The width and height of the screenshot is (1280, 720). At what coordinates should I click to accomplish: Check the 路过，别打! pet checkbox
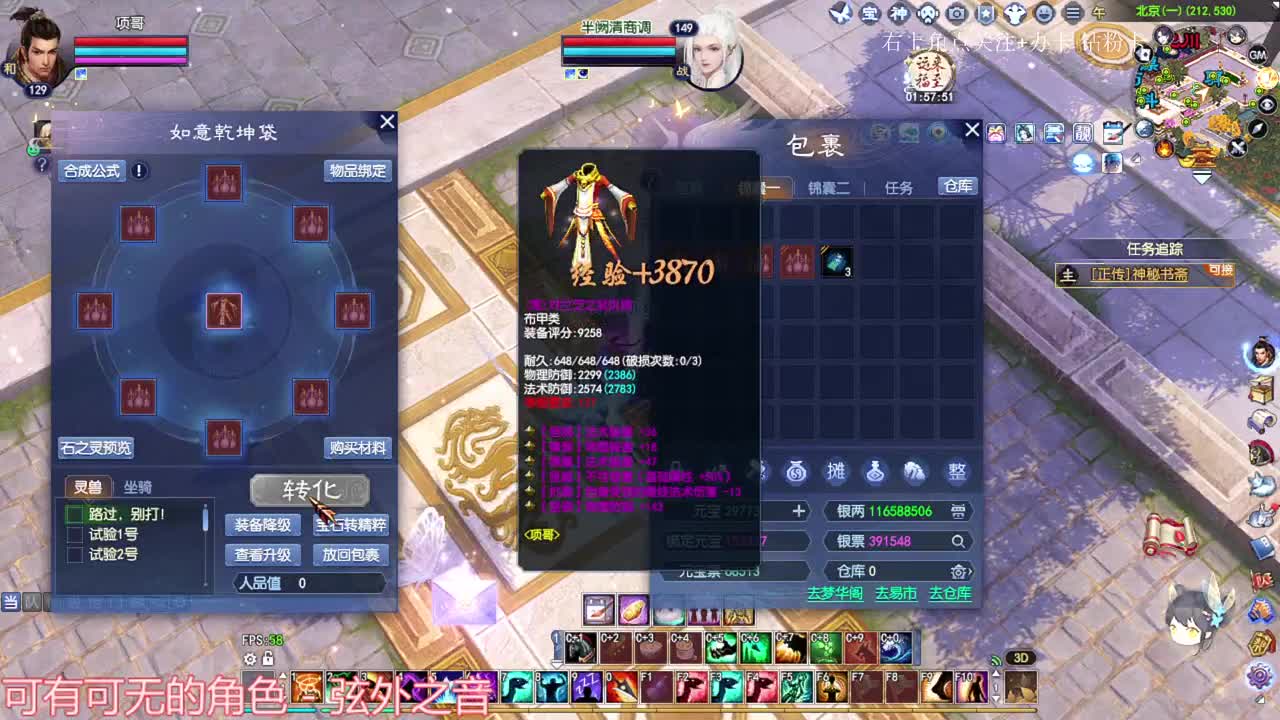pos(74,513)
